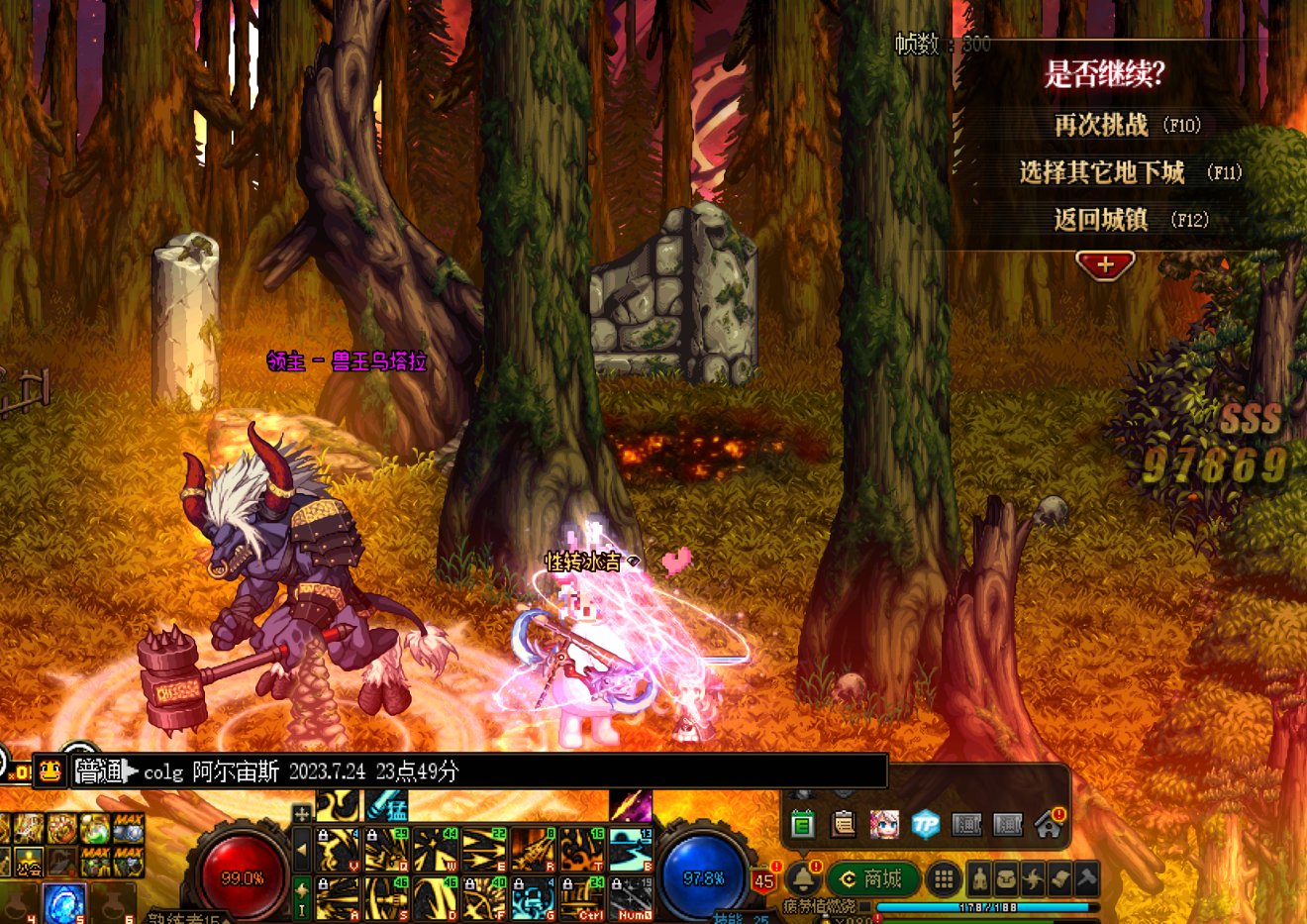Click the pink-haired character portrait icon
Image resolution: width=1307 pixels, height=924 pixels.
click(883, 823)
